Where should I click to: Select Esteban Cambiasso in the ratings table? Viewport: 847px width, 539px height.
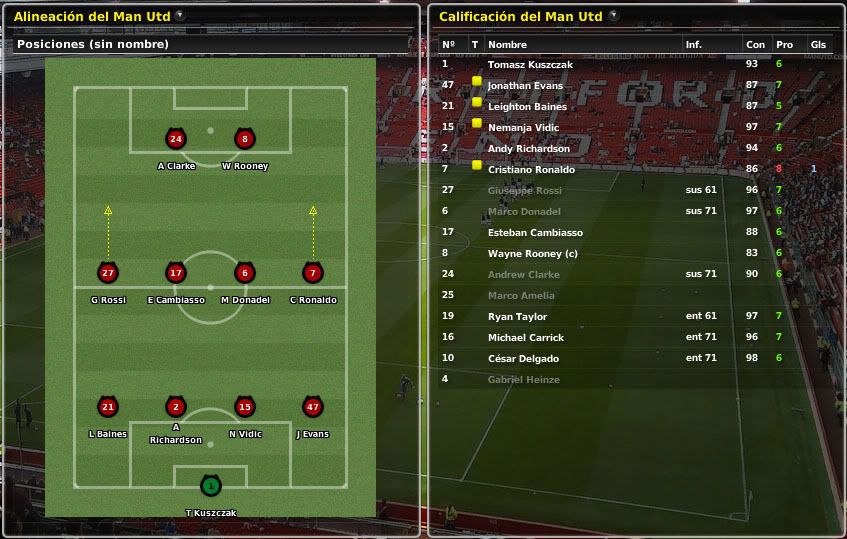point(535,233)
